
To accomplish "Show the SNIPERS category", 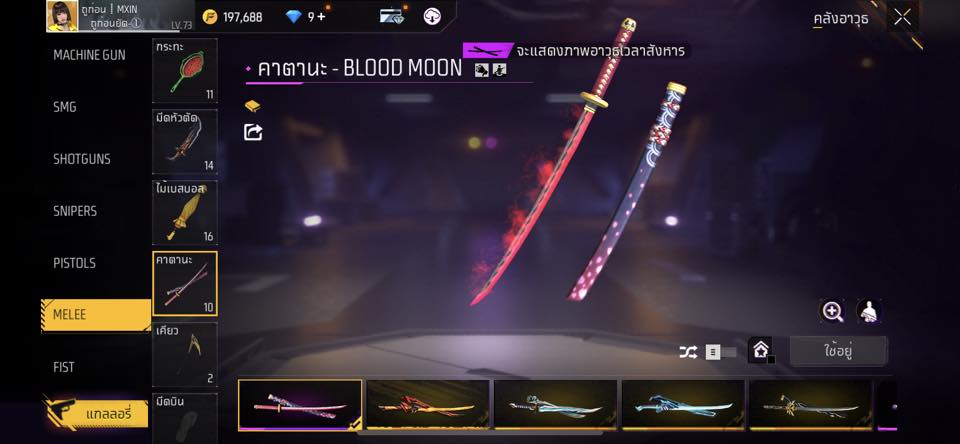I will (75, 211).
